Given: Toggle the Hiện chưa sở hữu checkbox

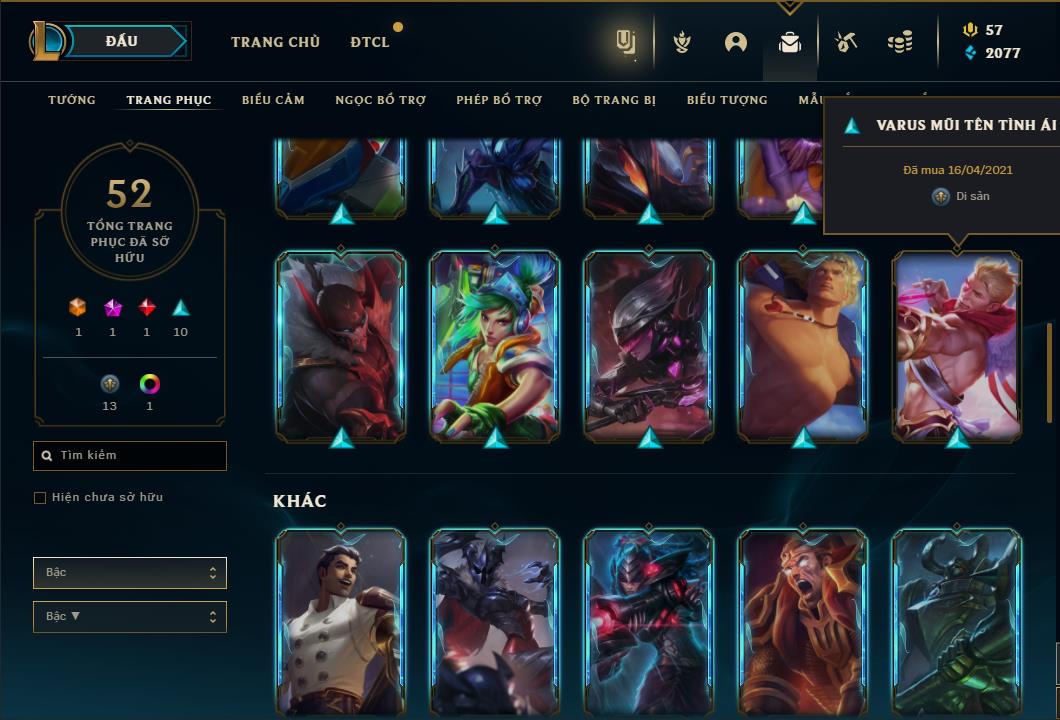Looking at the screenshot, I should pyautogui.click(x=40, y=498).
